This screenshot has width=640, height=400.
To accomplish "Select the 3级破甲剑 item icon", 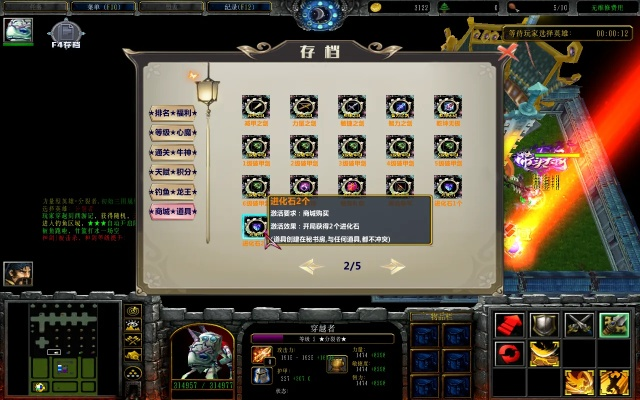I will click(x=352, y=147).
